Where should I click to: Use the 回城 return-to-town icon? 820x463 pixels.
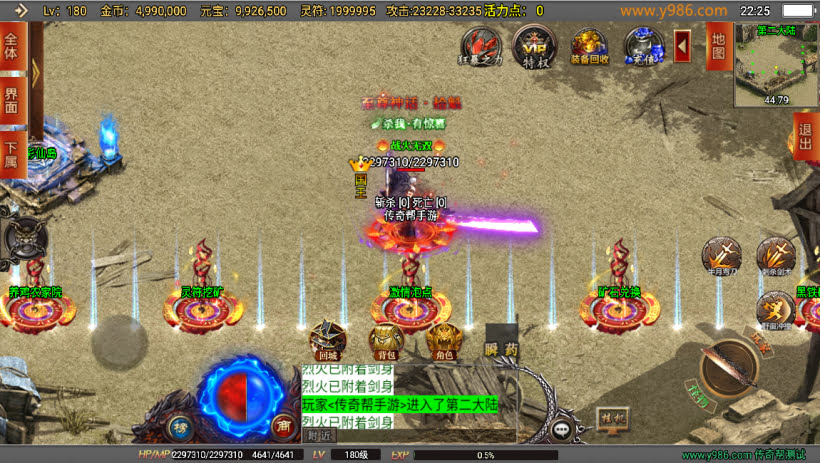pyautogui.click(x=328, y=340)
